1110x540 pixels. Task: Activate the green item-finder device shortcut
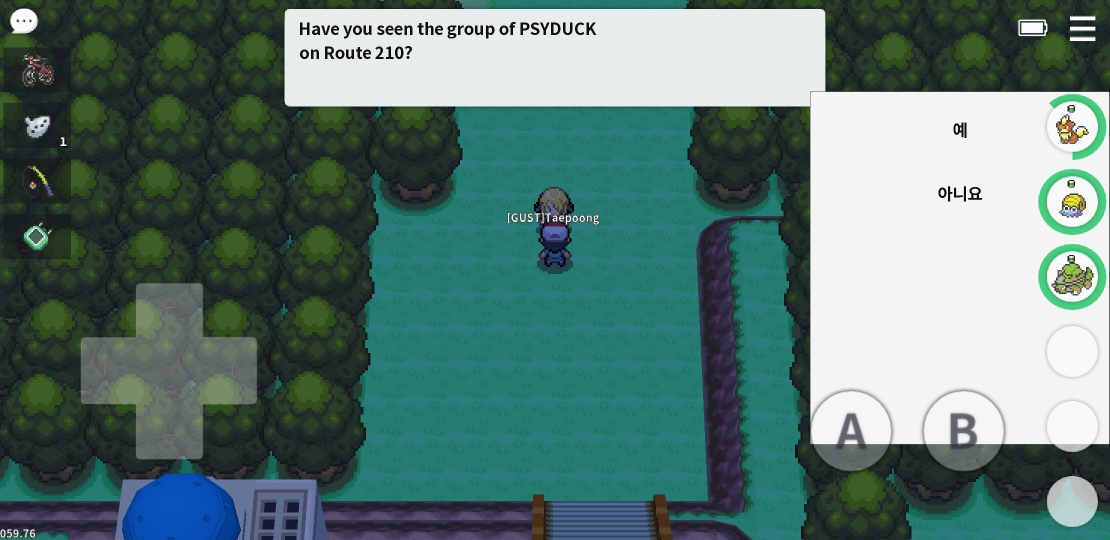(x=37, y=237)
